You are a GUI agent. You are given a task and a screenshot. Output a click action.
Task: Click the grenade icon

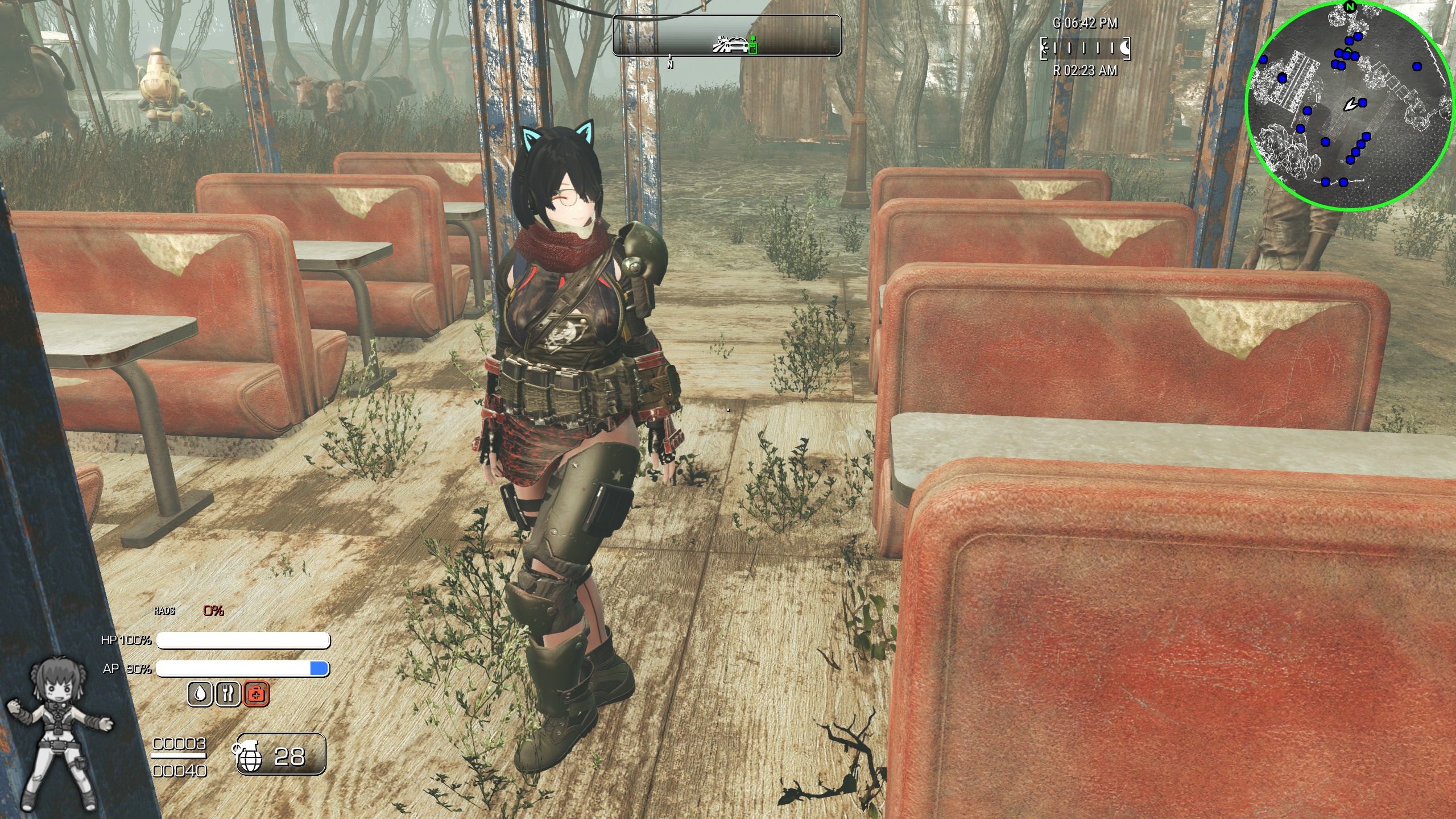pyautogui.click(x=248, y=756)
